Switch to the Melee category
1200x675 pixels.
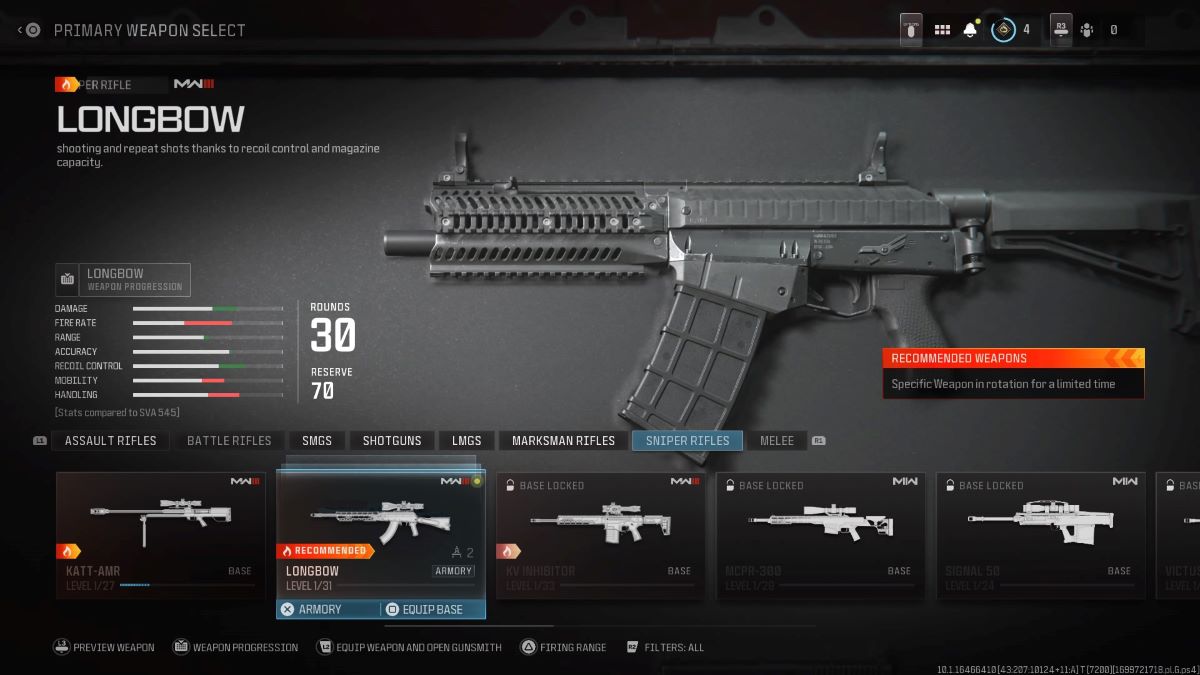point(777,441)
